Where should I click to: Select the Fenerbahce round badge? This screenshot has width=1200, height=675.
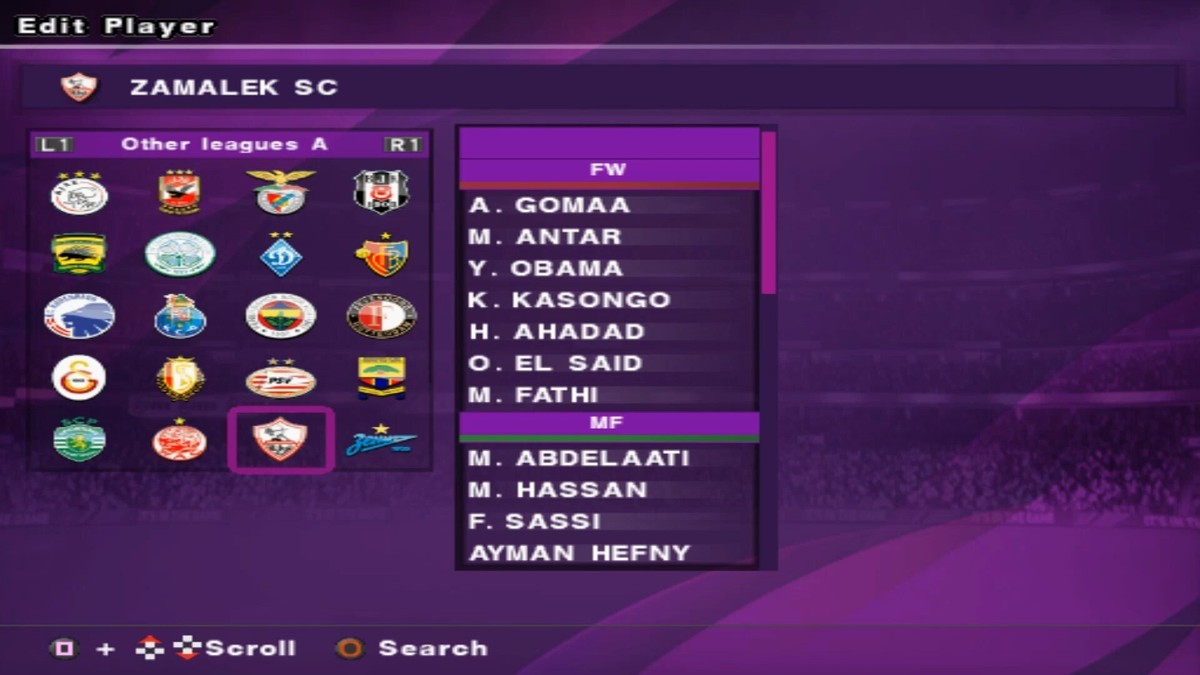click(x=281, y=316)
